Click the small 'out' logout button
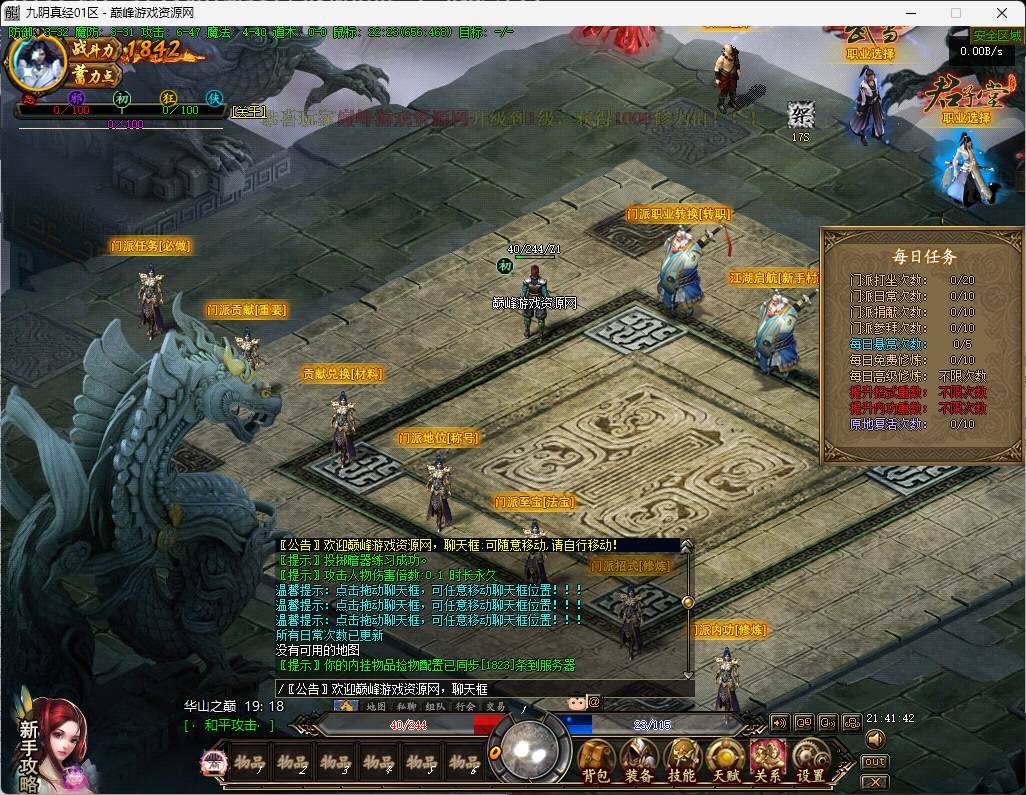The width and height of the screenshot is (1026, 795). pos(874,762)
